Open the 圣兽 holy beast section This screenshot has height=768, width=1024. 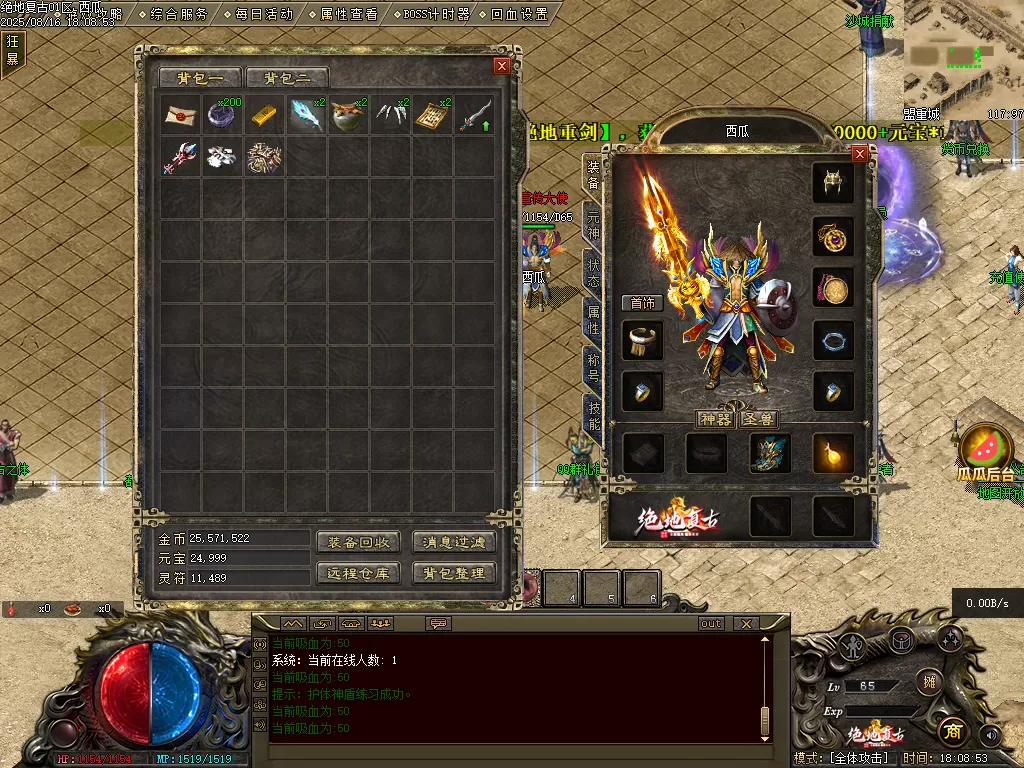[x=759, y=419]
